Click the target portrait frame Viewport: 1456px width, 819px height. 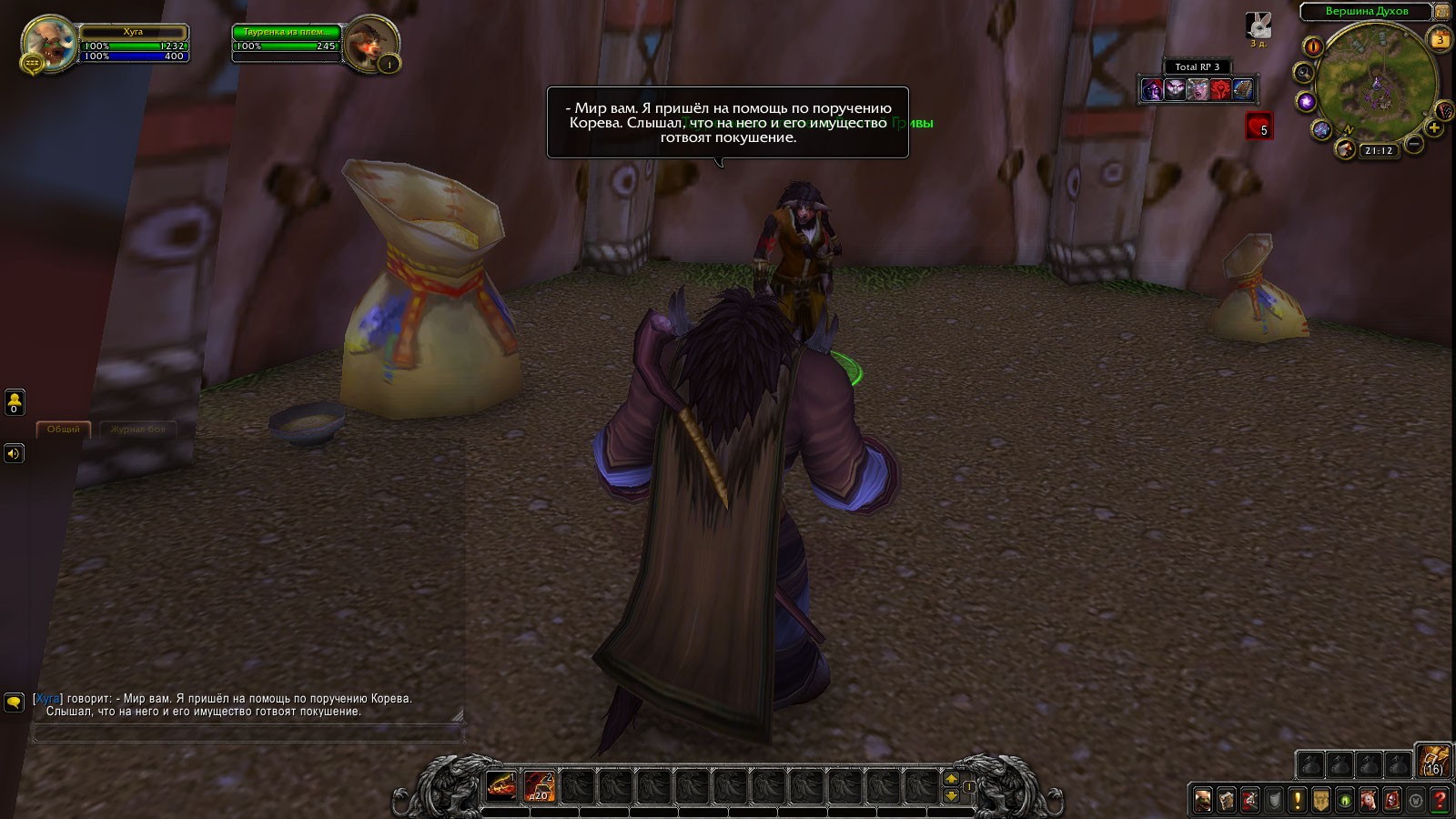pos(369,43)
